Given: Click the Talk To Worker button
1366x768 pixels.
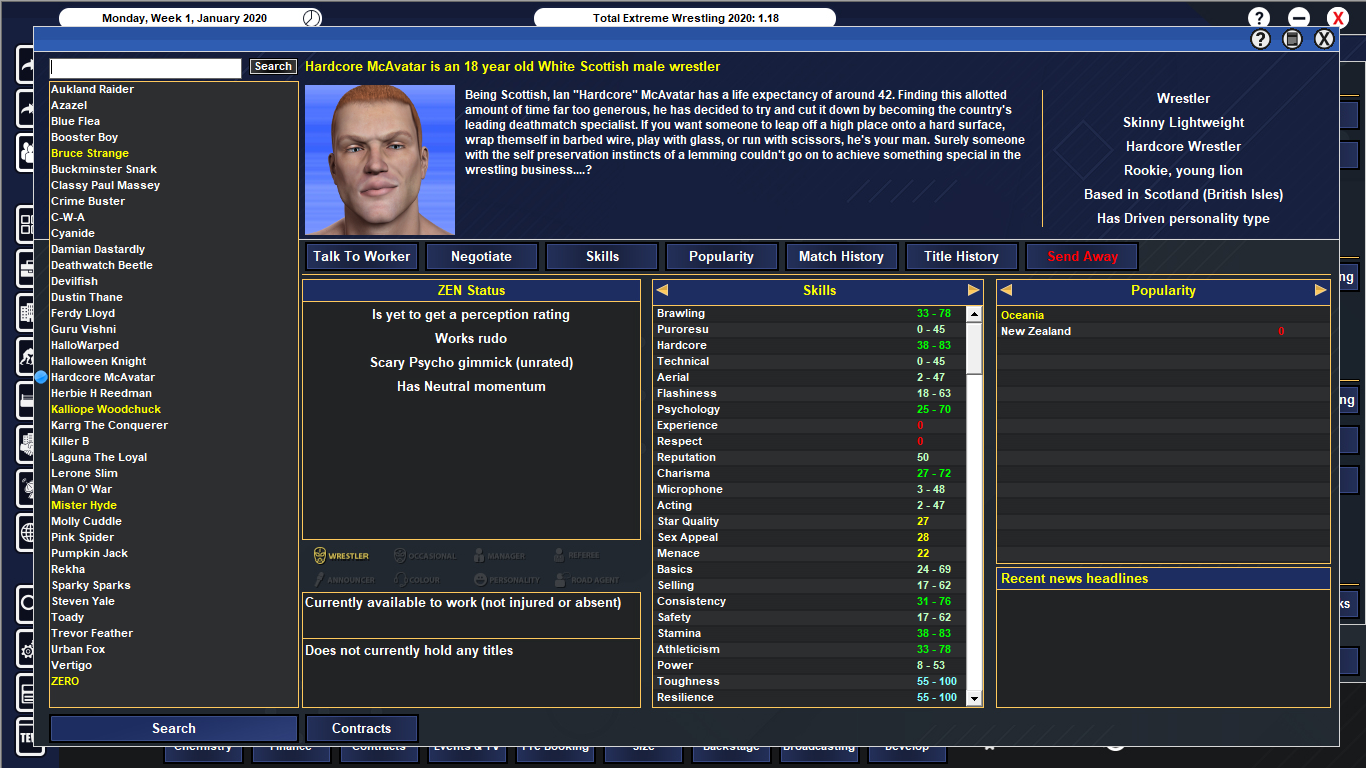Looking at the screenshot, I should click(361, 256).
